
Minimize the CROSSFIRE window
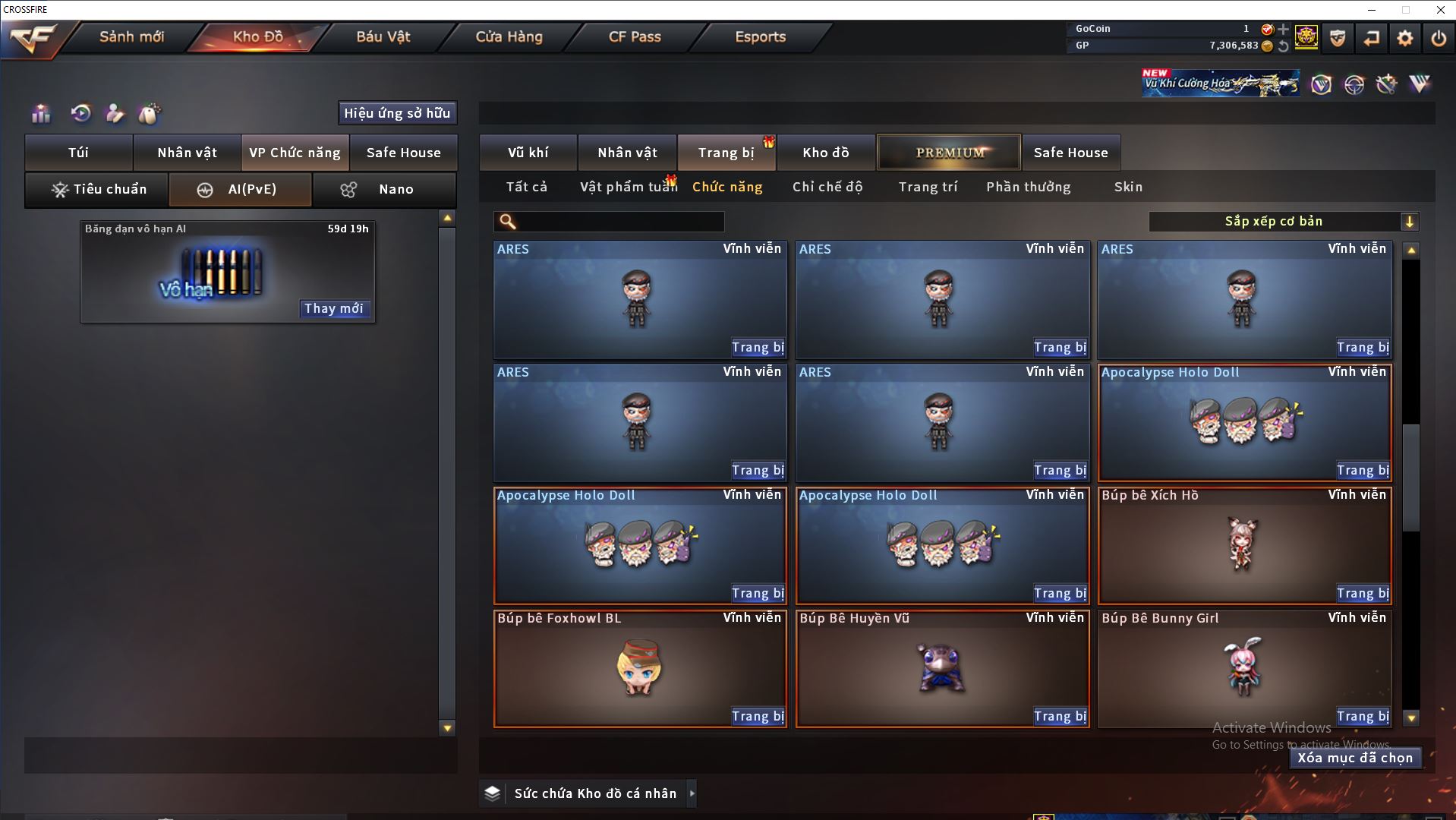point(1372,10)
